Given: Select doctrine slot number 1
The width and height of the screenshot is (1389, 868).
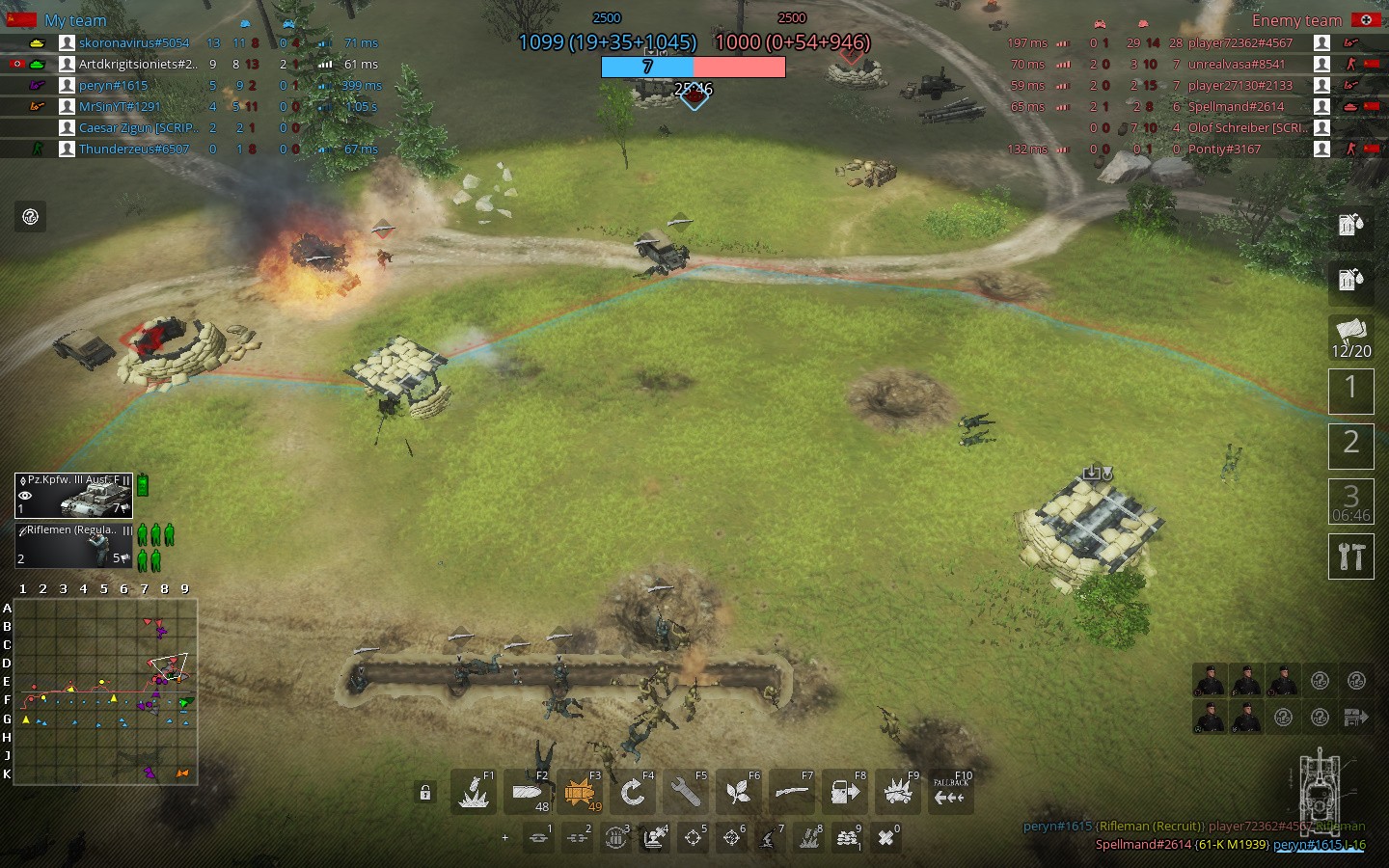Looking at the screenshot, I should click(x=1350, y=391).
